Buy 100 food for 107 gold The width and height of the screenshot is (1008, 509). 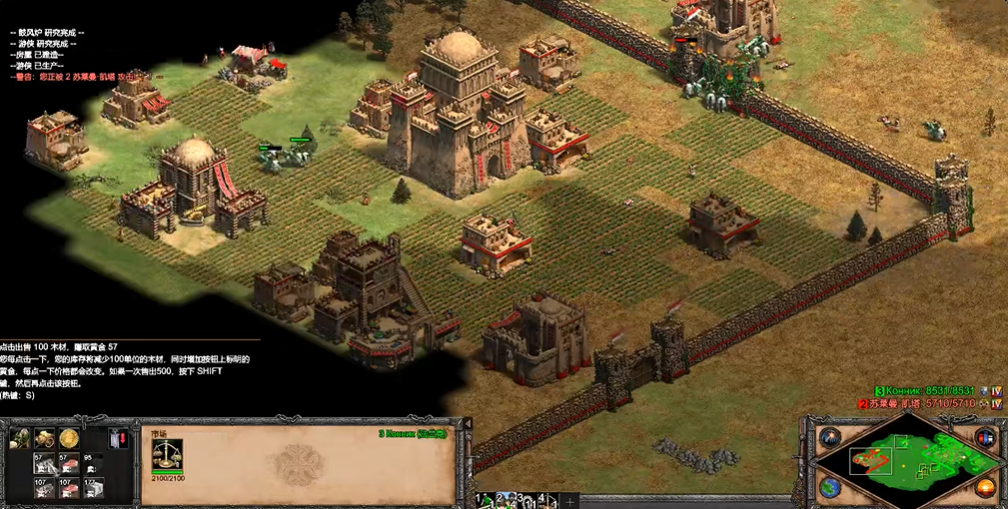67,487
